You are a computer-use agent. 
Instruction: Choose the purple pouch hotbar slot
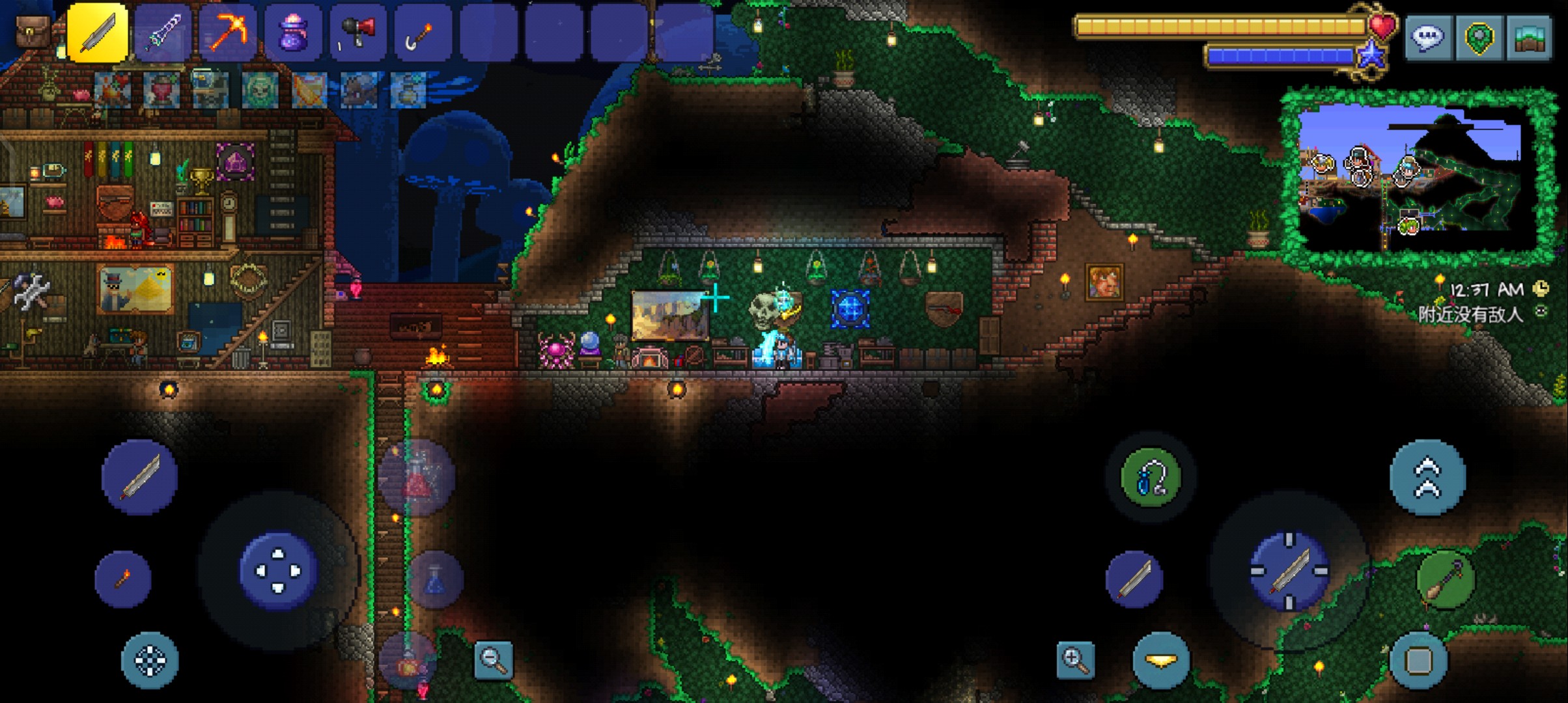293,33
